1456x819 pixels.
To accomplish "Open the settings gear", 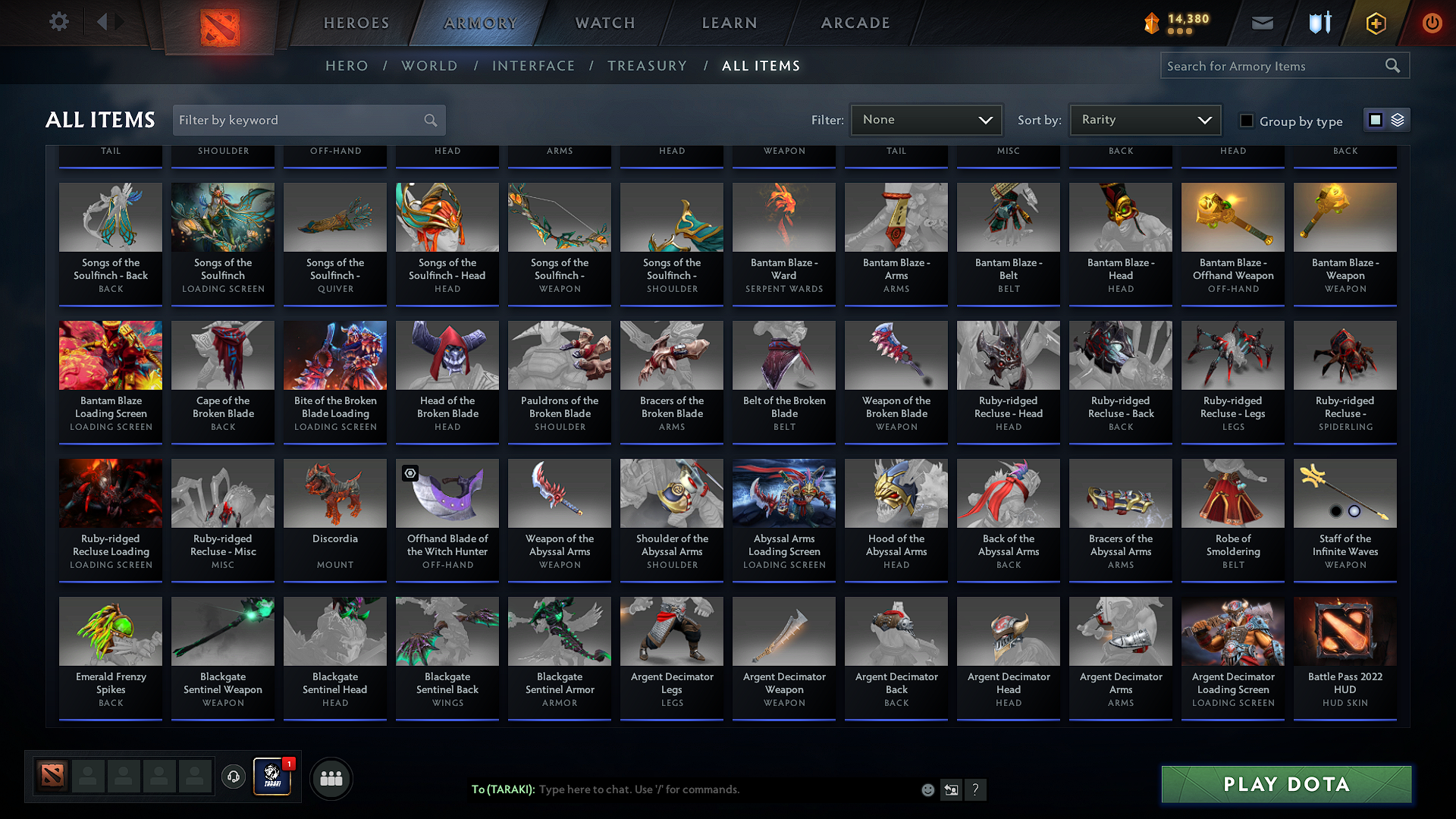I will (x=58, y=21).
